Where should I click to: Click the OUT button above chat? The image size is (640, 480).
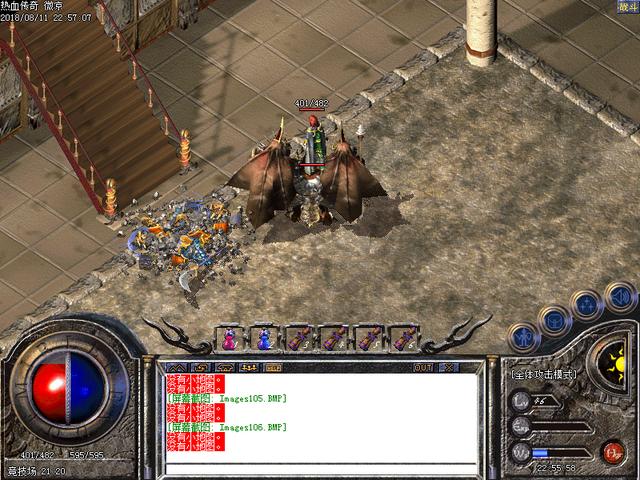[x=423, y=367]
